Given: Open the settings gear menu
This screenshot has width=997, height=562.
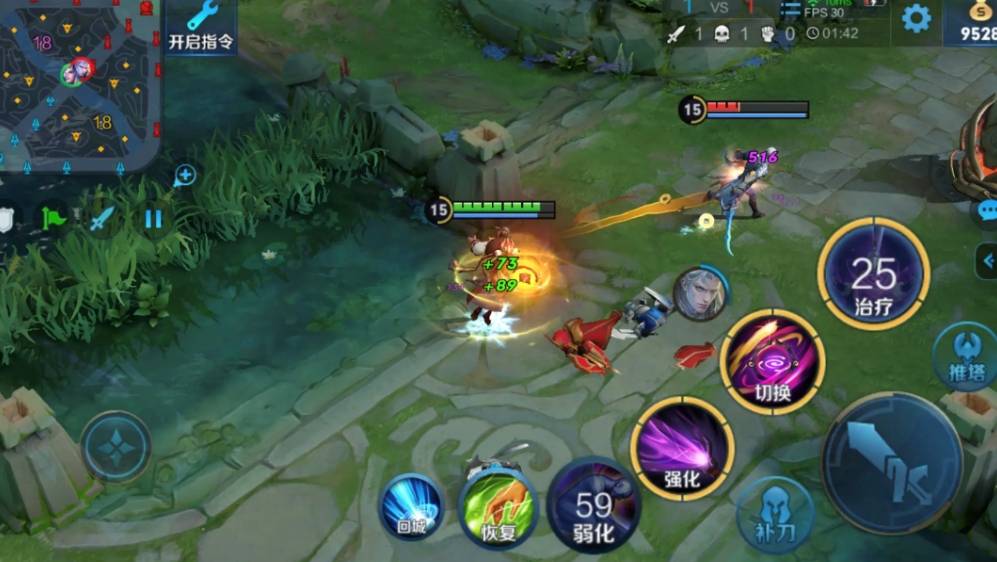Looking at the screenshot, I should (x=916, y=18).
